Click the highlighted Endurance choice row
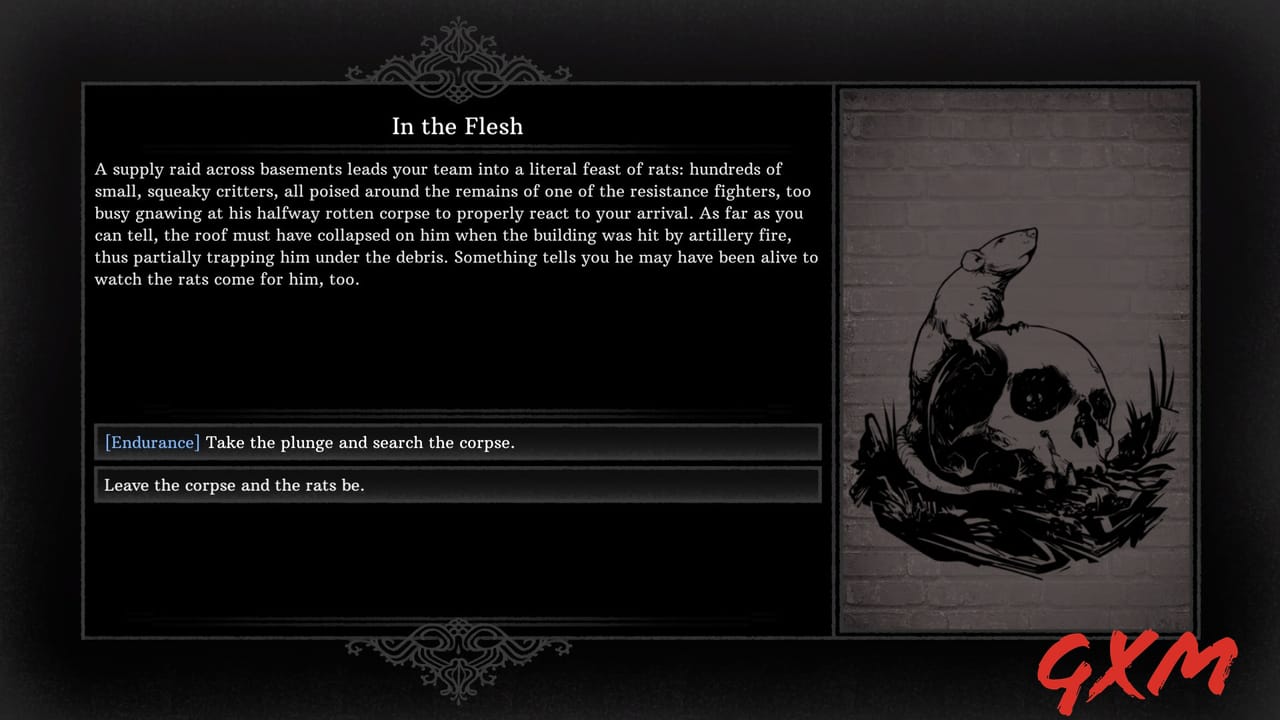The height and width of the screenshot is (720, 1280). click(457, 442)
